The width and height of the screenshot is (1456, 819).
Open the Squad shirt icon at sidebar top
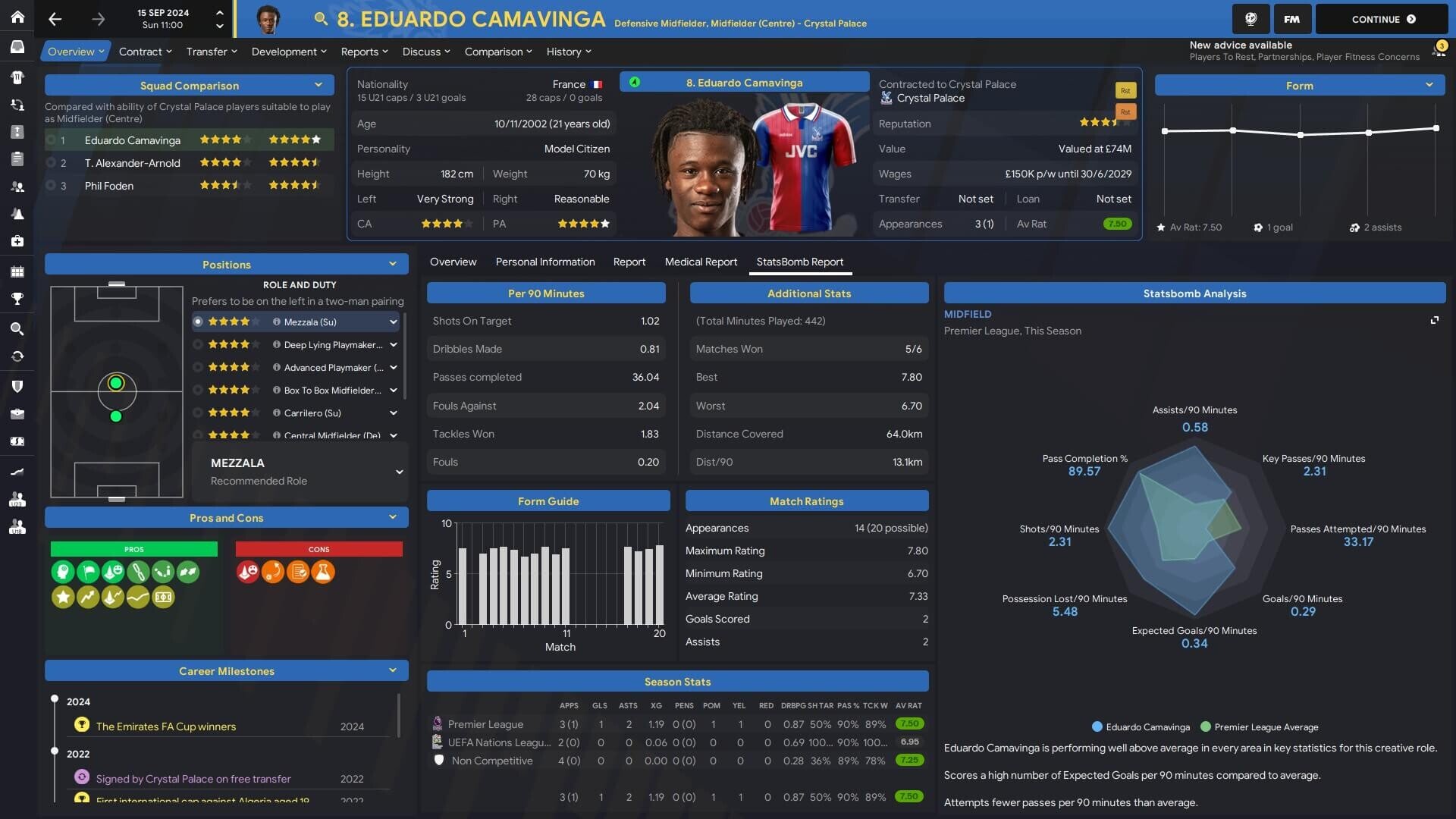[x=17, y=77]
